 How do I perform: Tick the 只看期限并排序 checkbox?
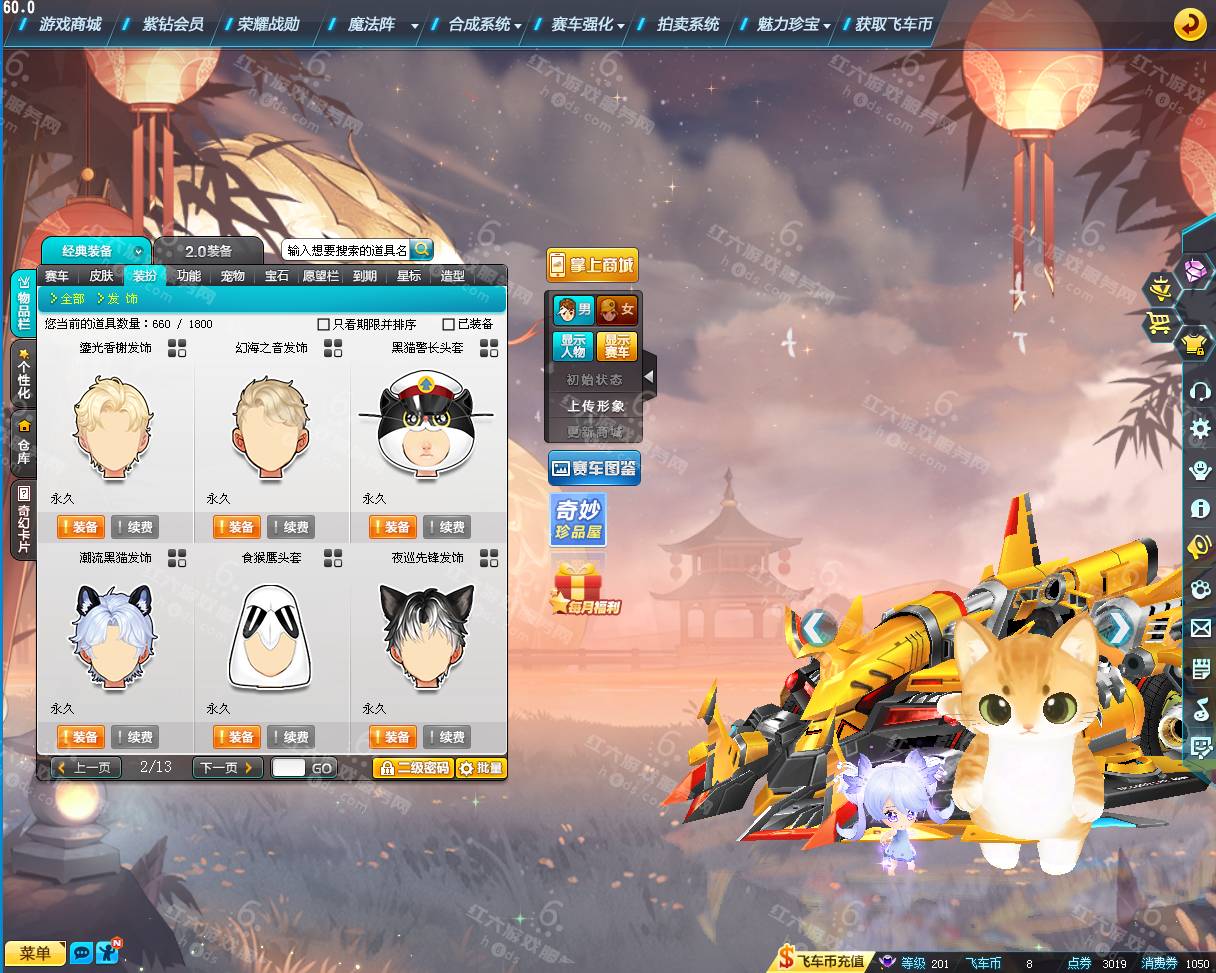tap(323, 324)
